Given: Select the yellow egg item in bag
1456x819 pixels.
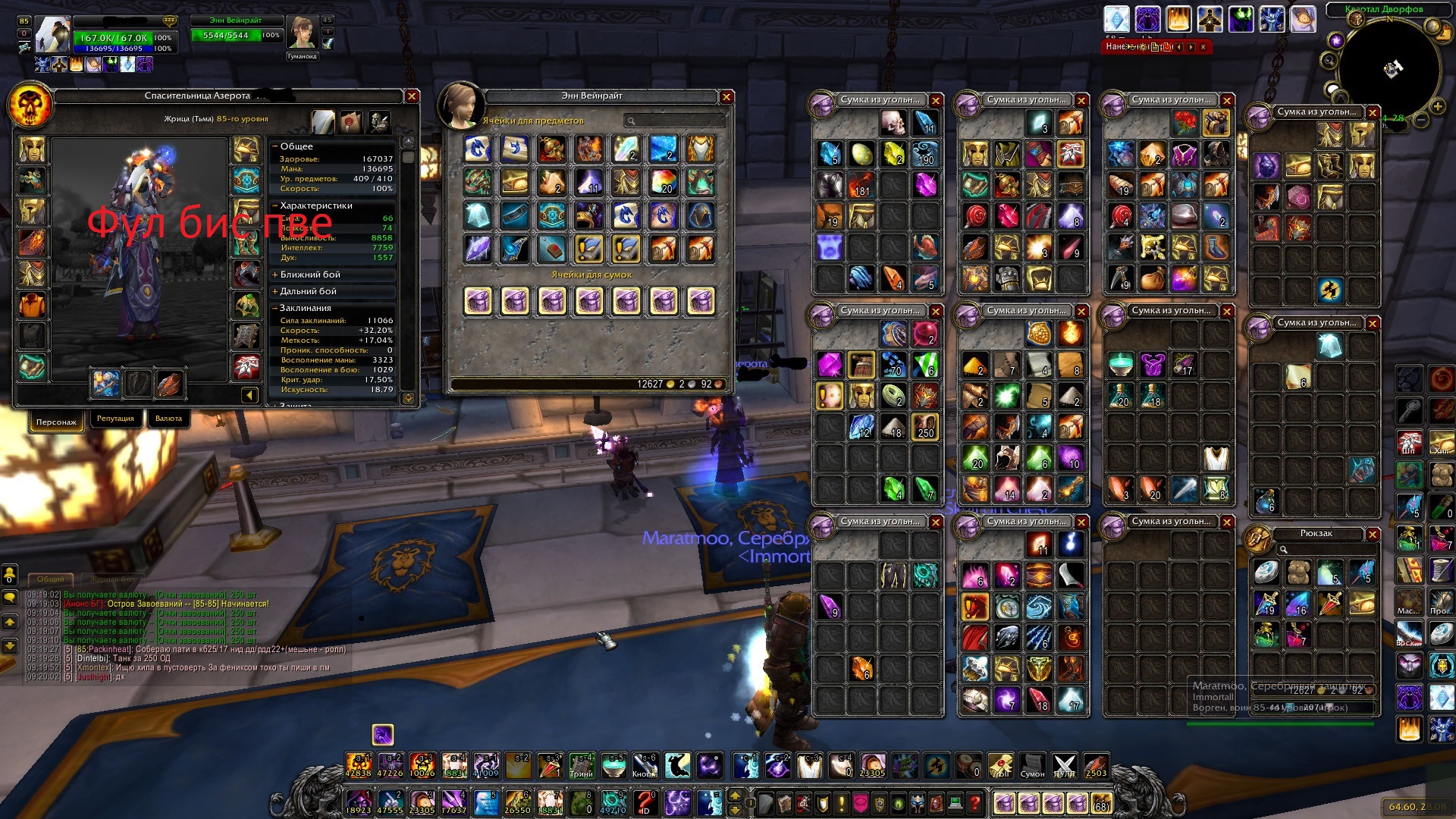Looking at the screenshot, I should 861,154.
